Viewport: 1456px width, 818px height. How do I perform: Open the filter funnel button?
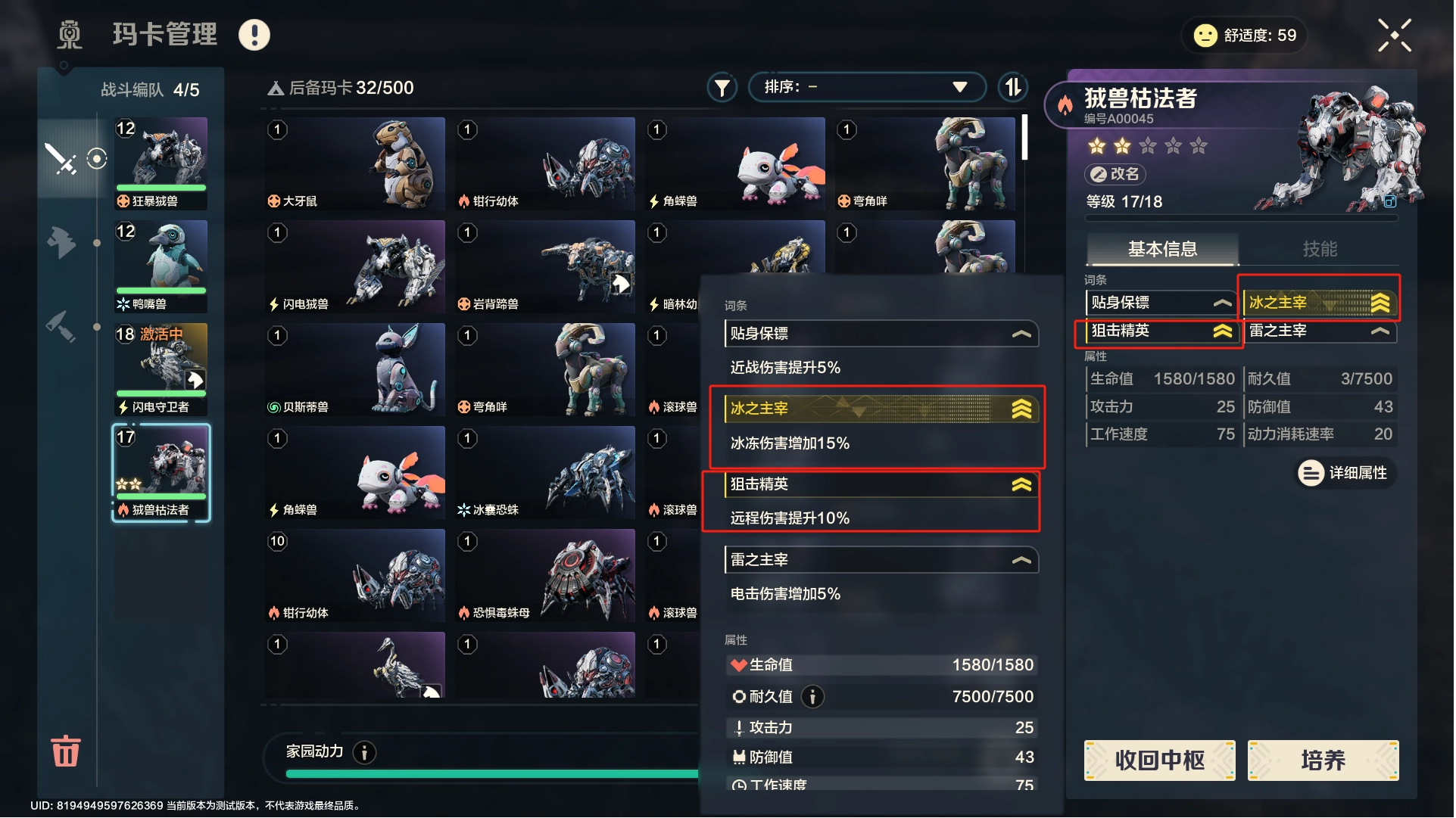tap(722, 88)
